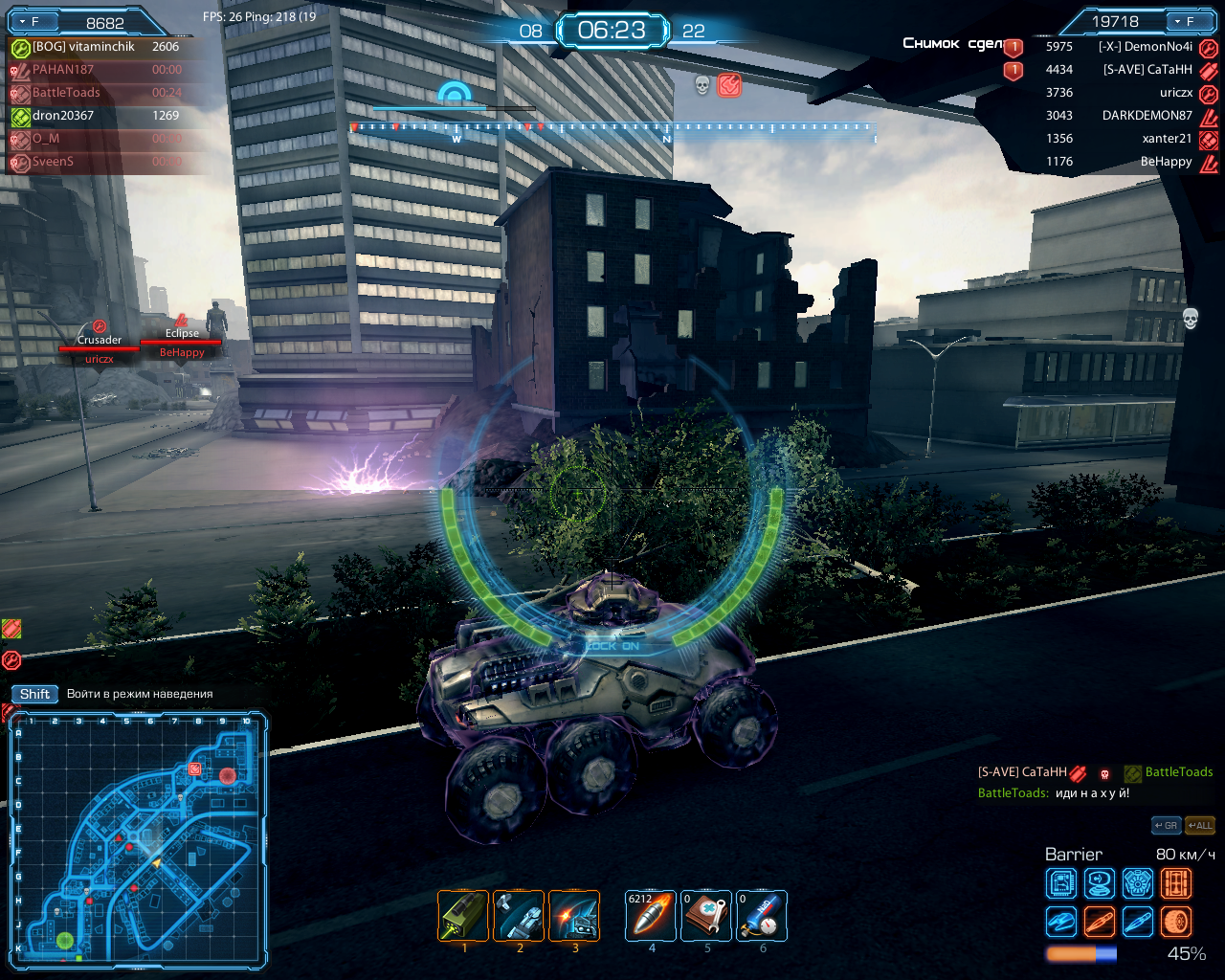The height and width of the screenshot is (980, 1225).
Task: Collapse the left team scoreboard dropdown
Action: click(x=23, y=21)
